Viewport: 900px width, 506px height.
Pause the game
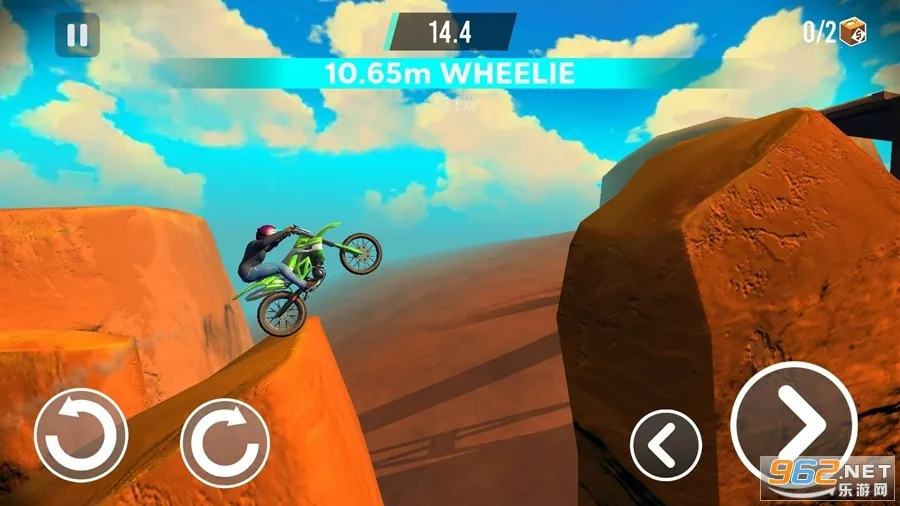tap(77, 36)
